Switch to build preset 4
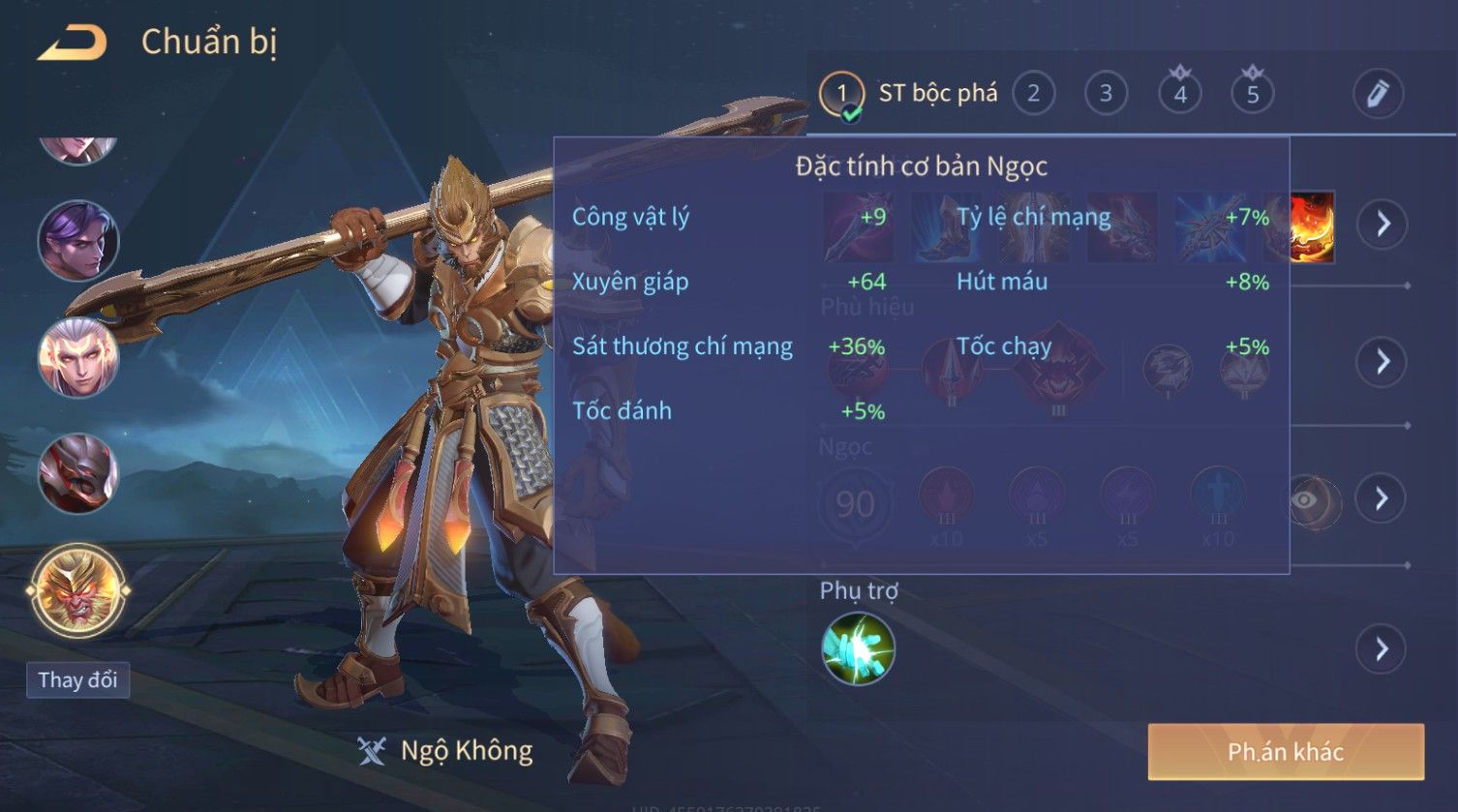This screenshot has height=812, width=1458. point(1180,94)
